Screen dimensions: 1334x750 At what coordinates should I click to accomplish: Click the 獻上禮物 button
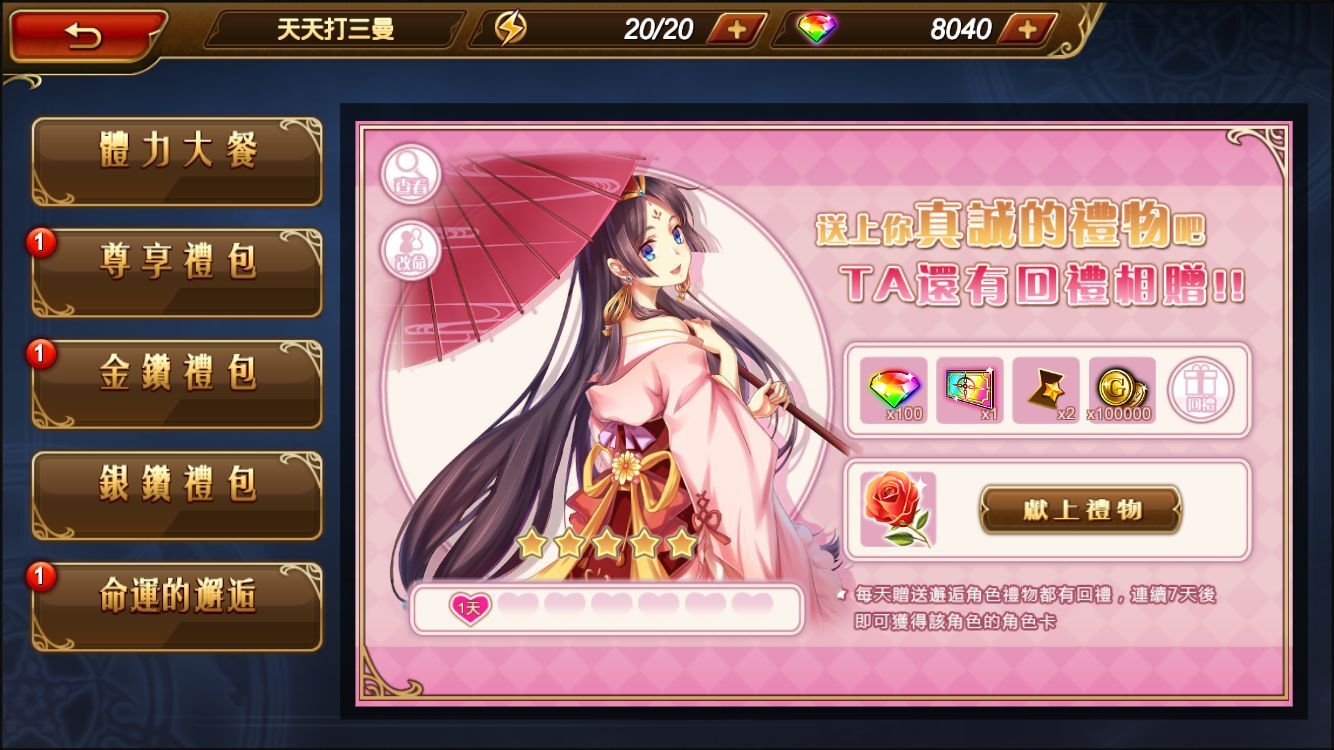tap(1080, 510)
